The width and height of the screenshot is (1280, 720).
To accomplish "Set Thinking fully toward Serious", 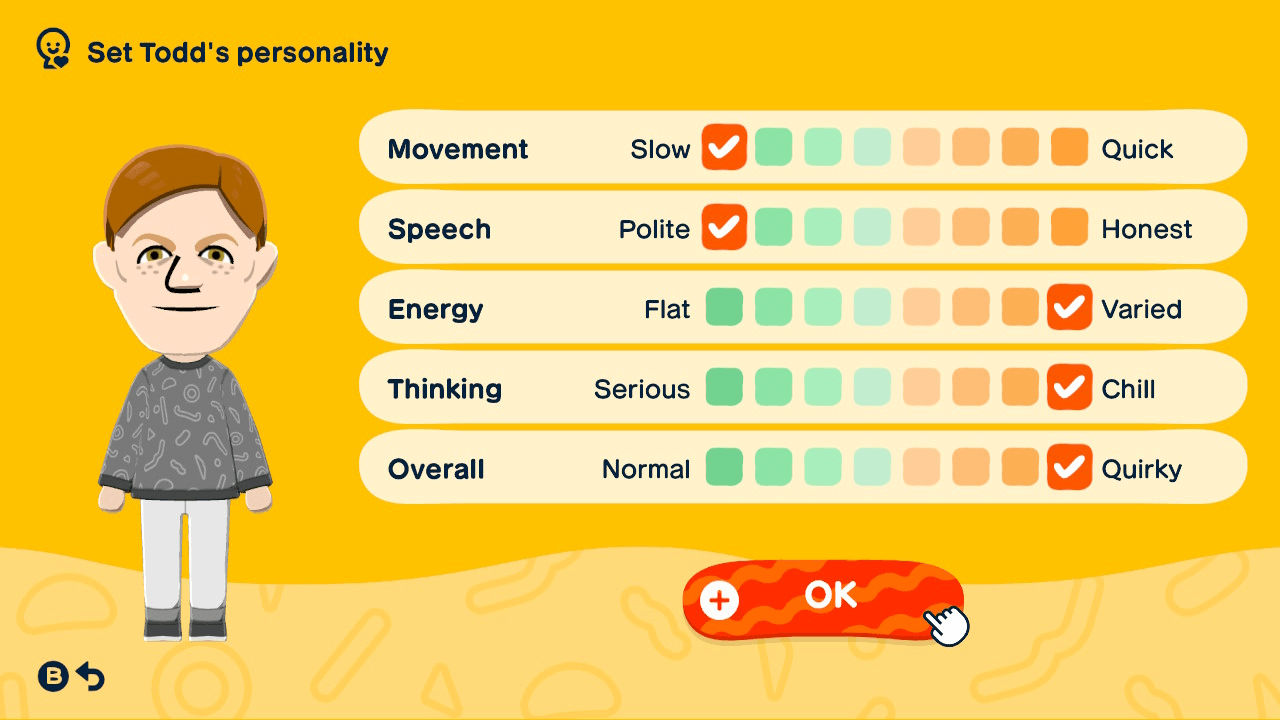I will pyautogui.click(x=724, y=388).
